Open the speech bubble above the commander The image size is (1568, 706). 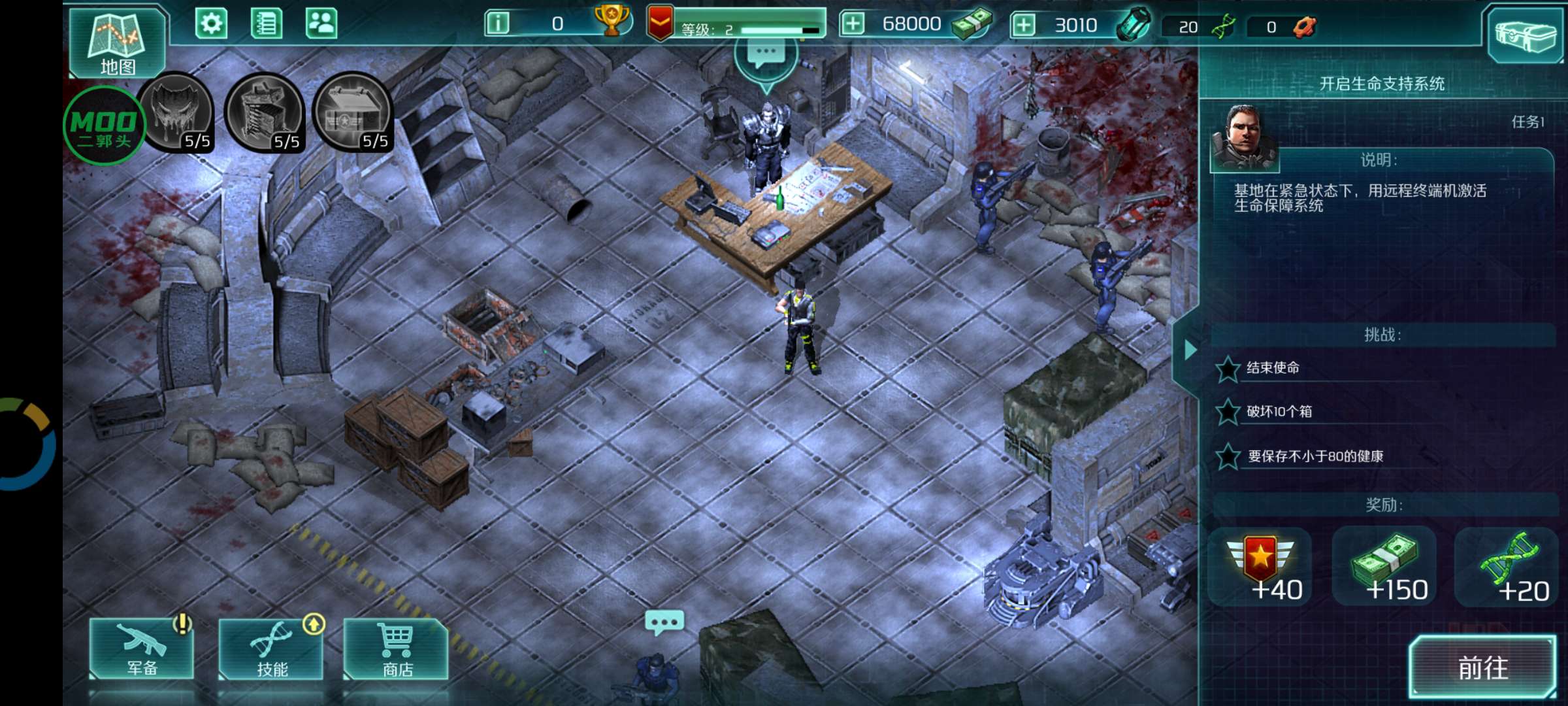766,56
